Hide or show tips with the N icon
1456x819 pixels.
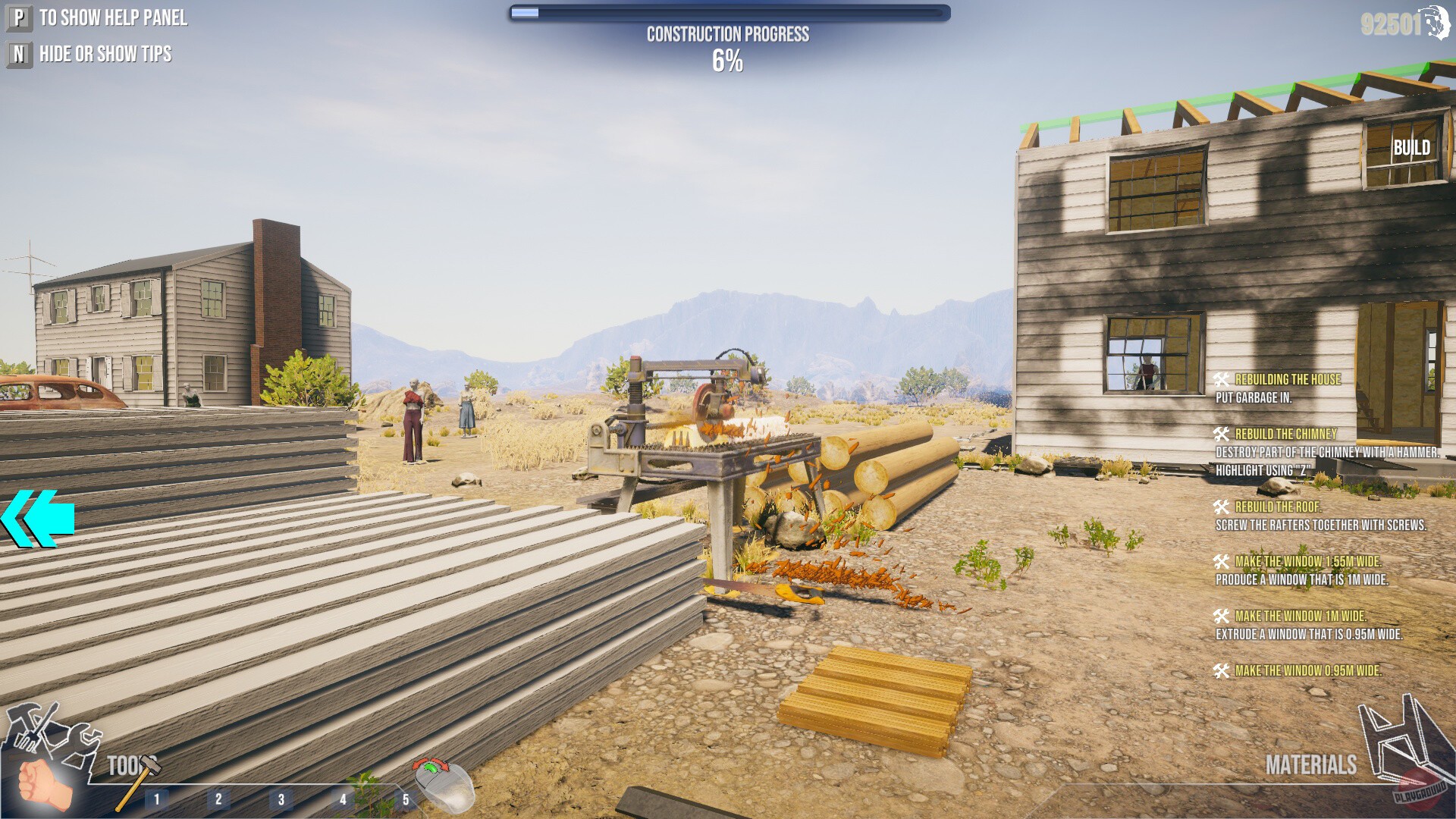(18, 54)
